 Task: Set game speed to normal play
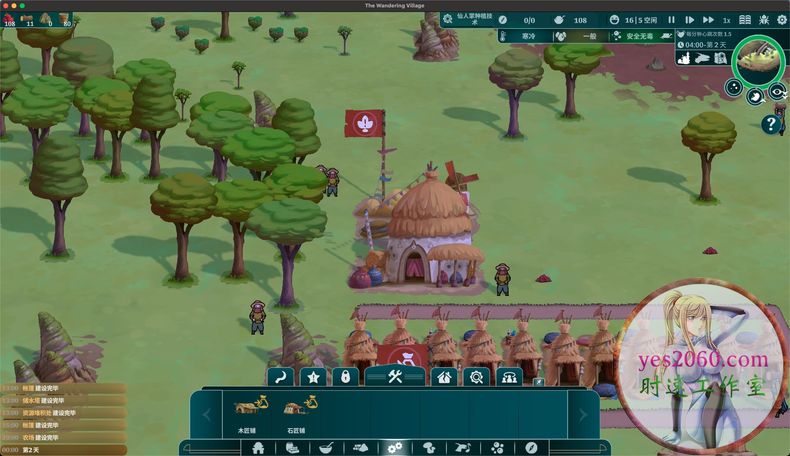click(x=689, y=20)
